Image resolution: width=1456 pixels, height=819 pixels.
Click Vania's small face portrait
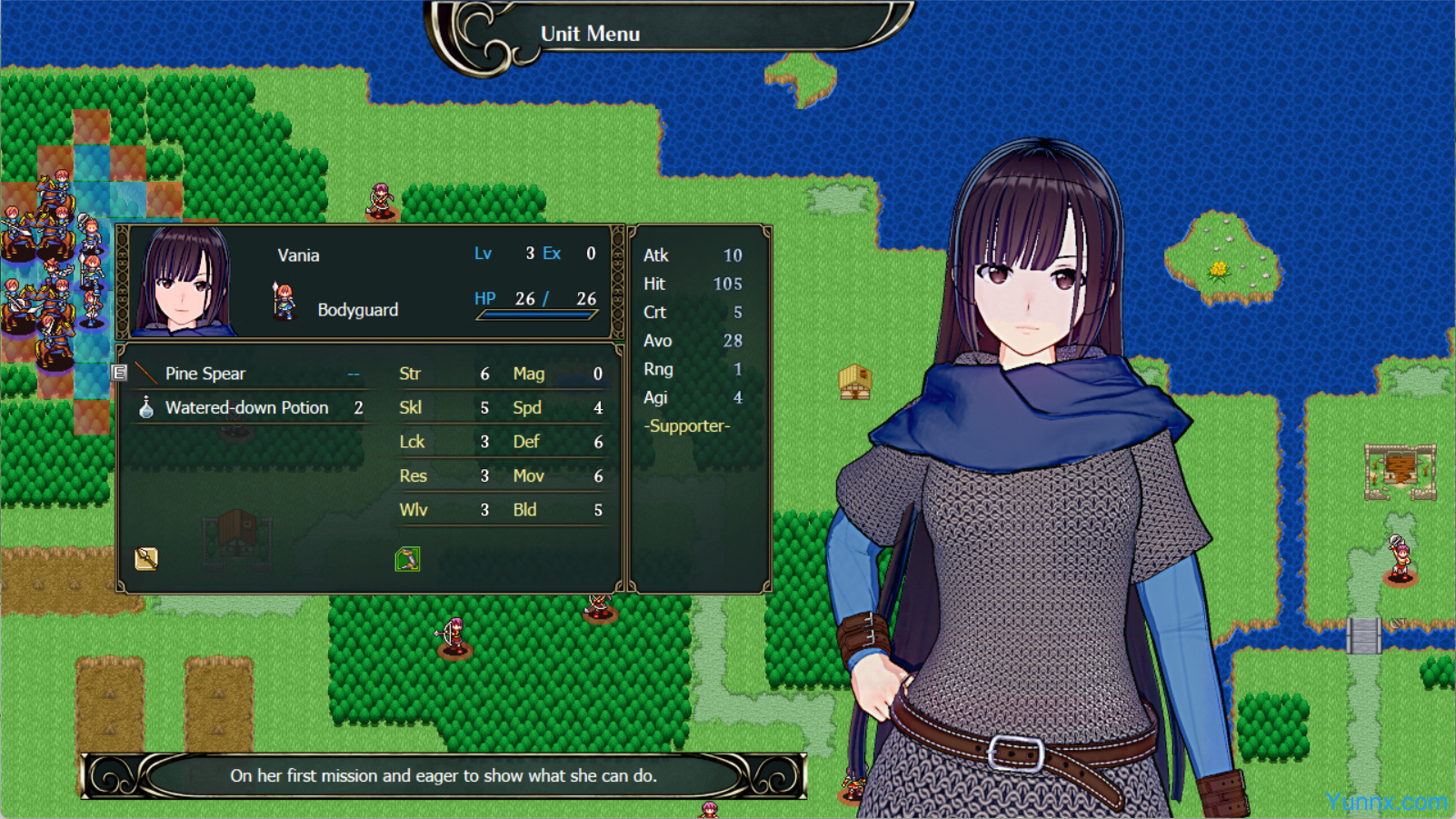(x=185, y=282)
